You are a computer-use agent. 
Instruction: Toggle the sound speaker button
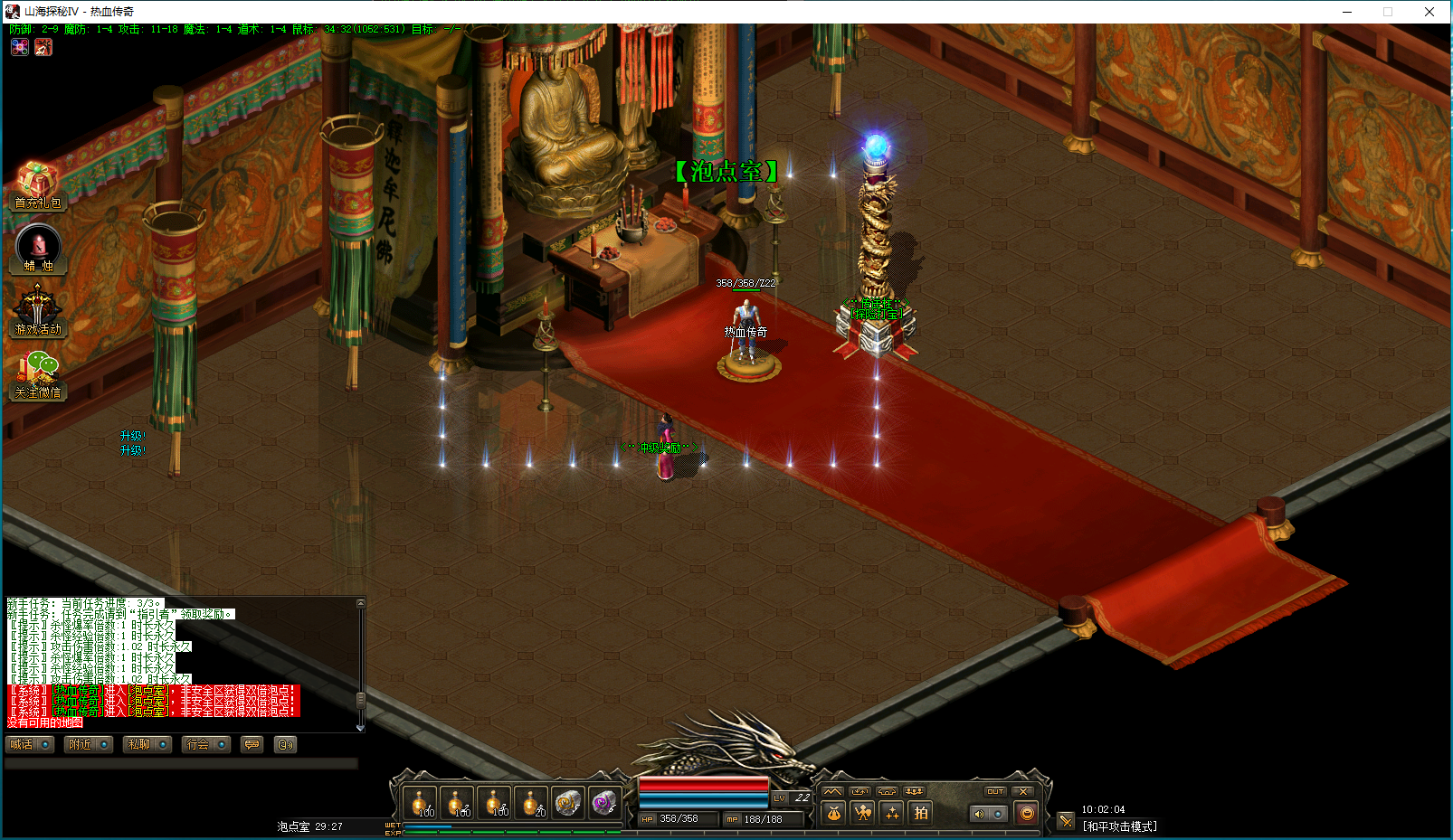pyautogui.click(x=979, y=814)
